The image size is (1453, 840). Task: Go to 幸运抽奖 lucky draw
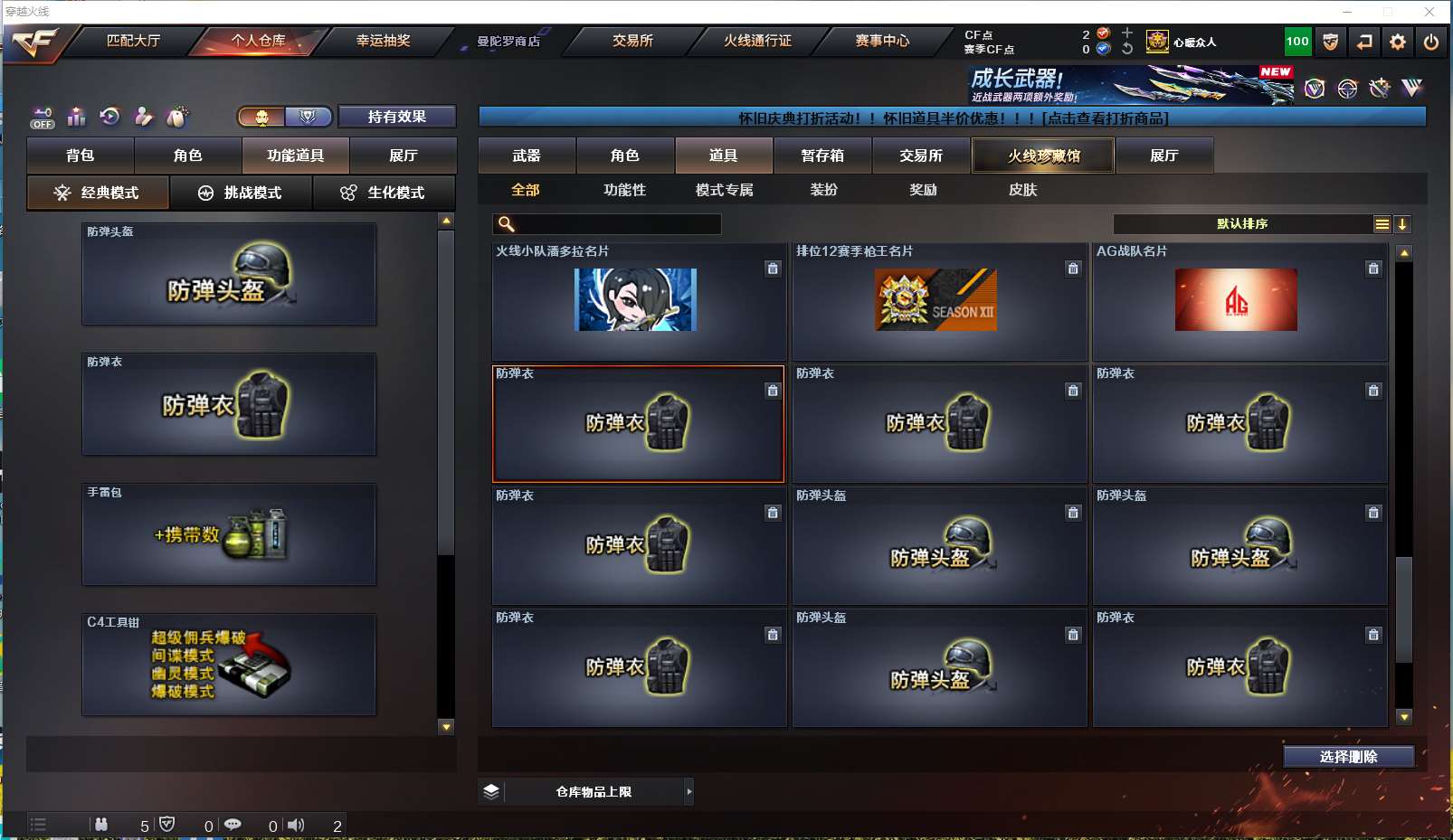click(383, 41)
